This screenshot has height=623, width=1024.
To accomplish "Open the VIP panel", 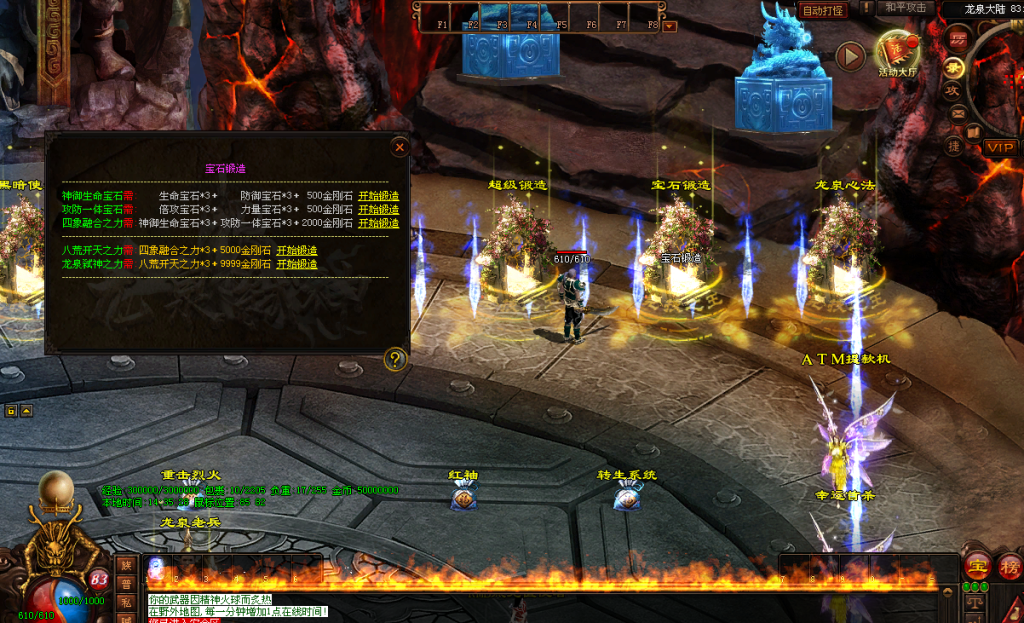I will 999,147.
